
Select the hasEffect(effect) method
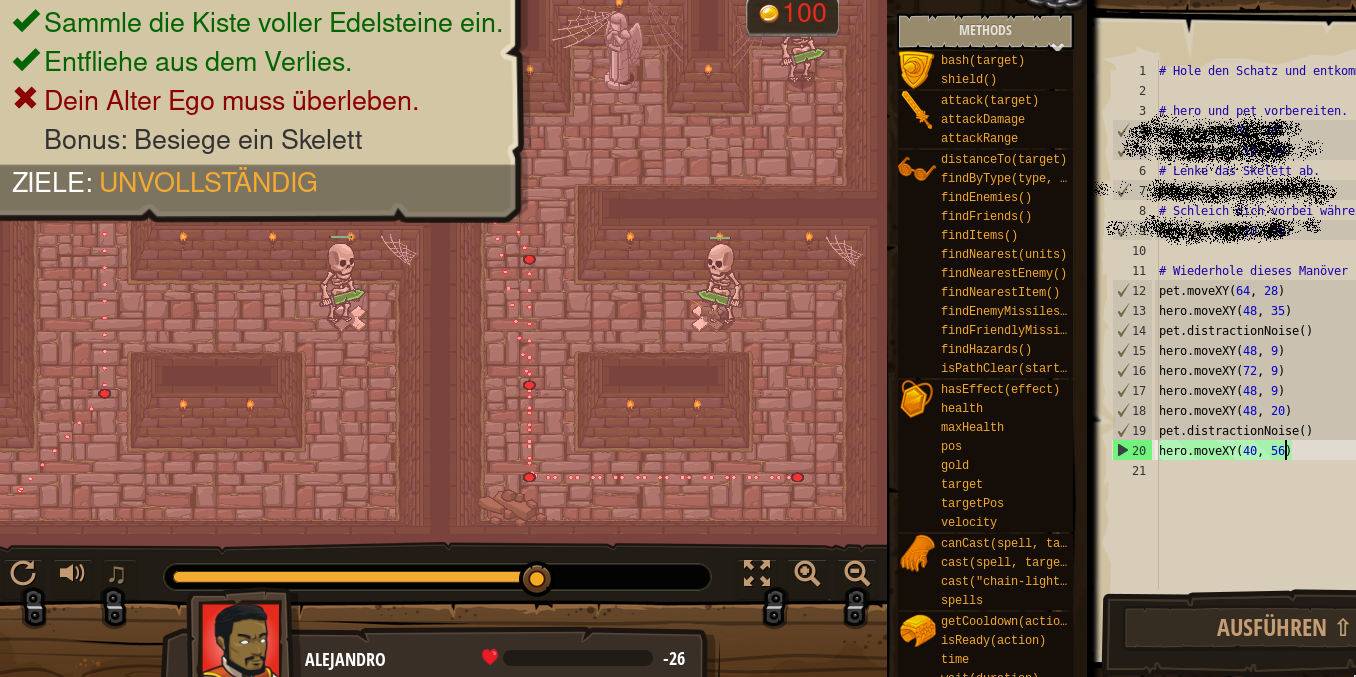[999, 389]
